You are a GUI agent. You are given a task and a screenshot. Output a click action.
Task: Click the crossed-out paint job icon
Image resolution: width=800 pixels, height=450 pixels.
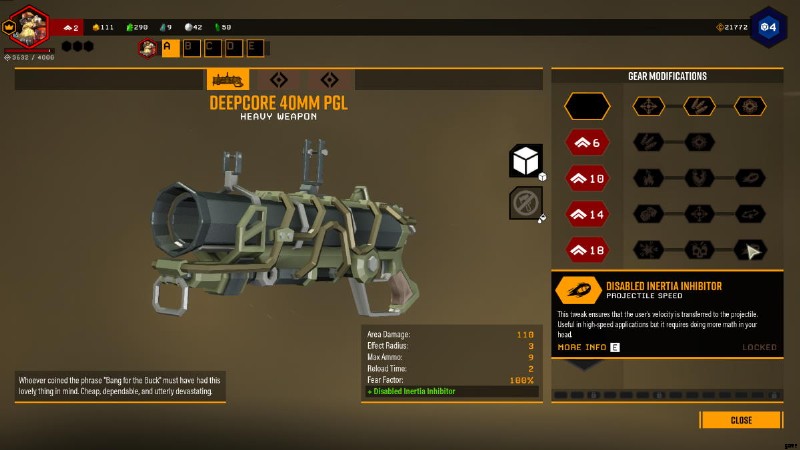(x=526, y=203)
